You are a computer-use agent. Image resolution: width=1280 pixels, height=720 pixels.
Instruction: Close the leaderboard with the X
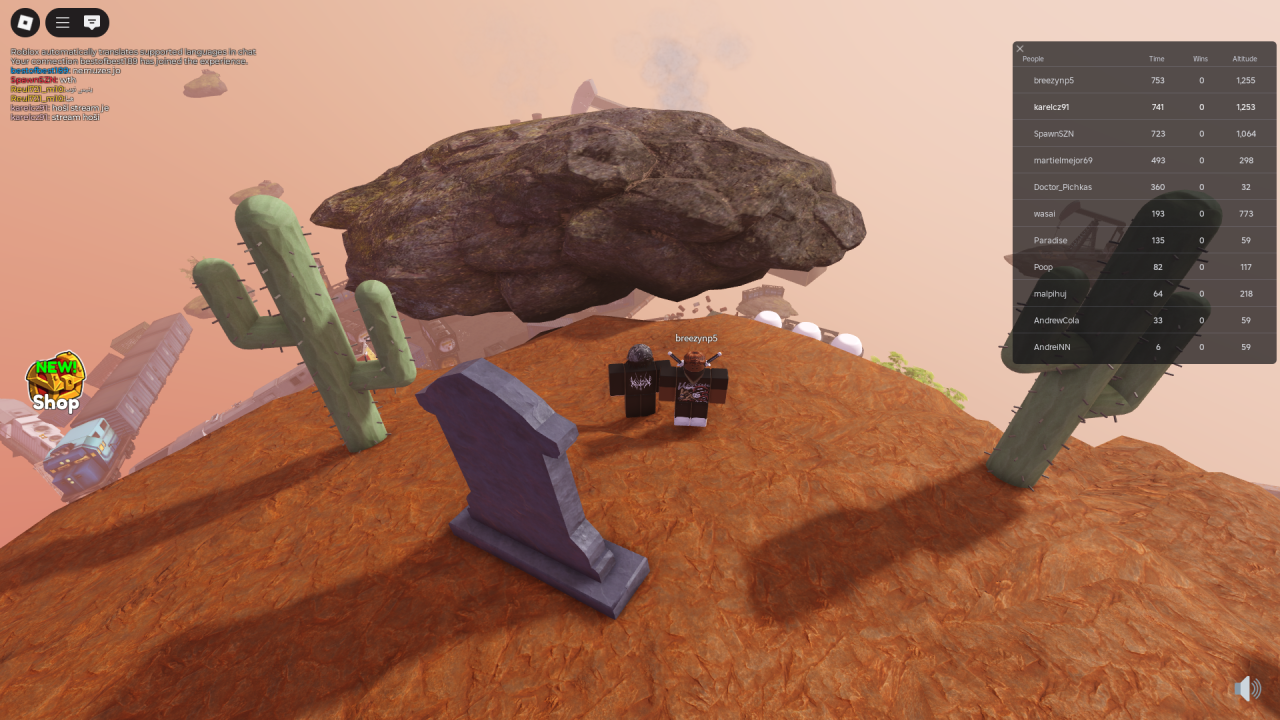[1020, 49]
